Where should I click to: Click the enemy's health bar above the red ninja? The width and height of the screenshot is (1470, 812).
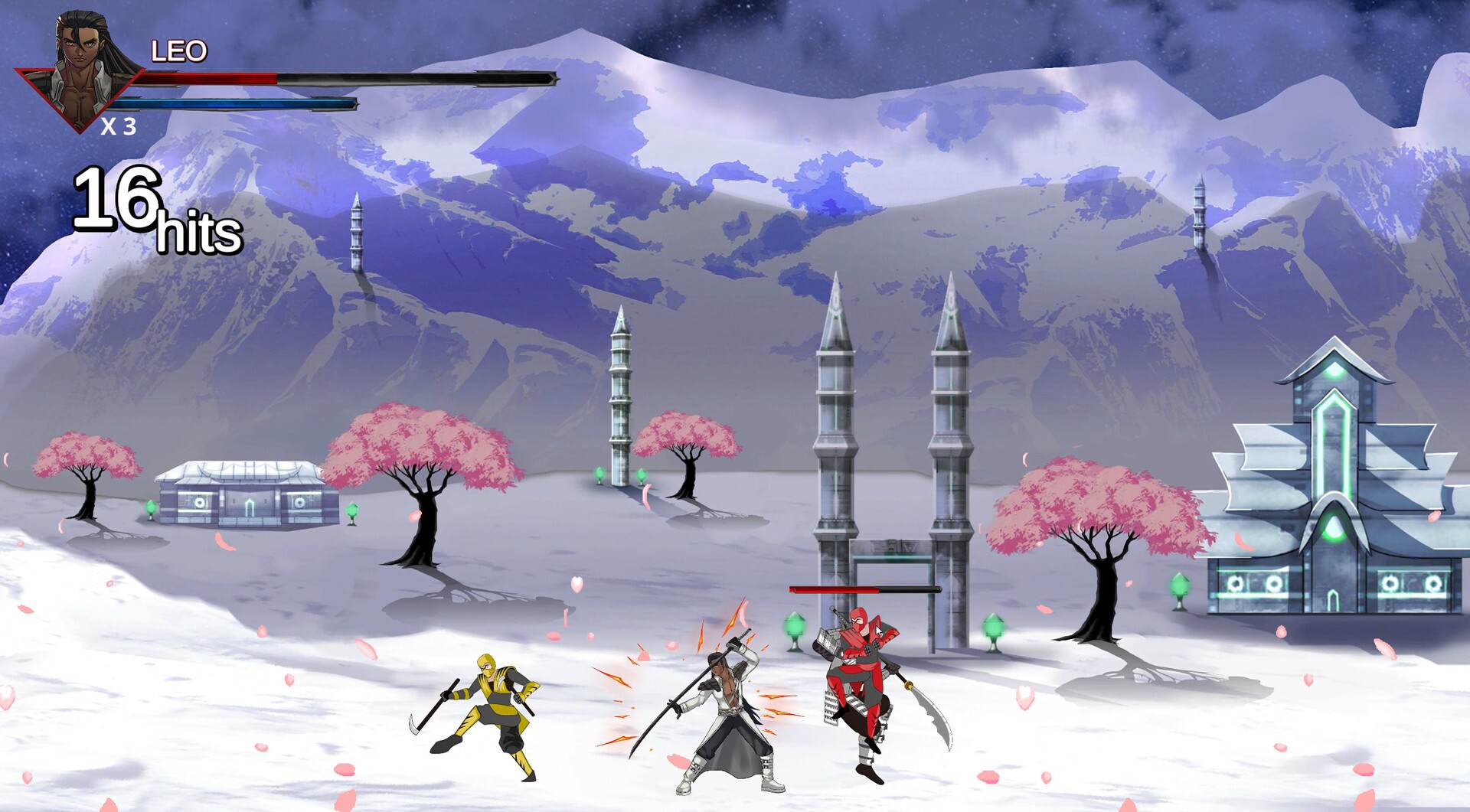point(865,590)
